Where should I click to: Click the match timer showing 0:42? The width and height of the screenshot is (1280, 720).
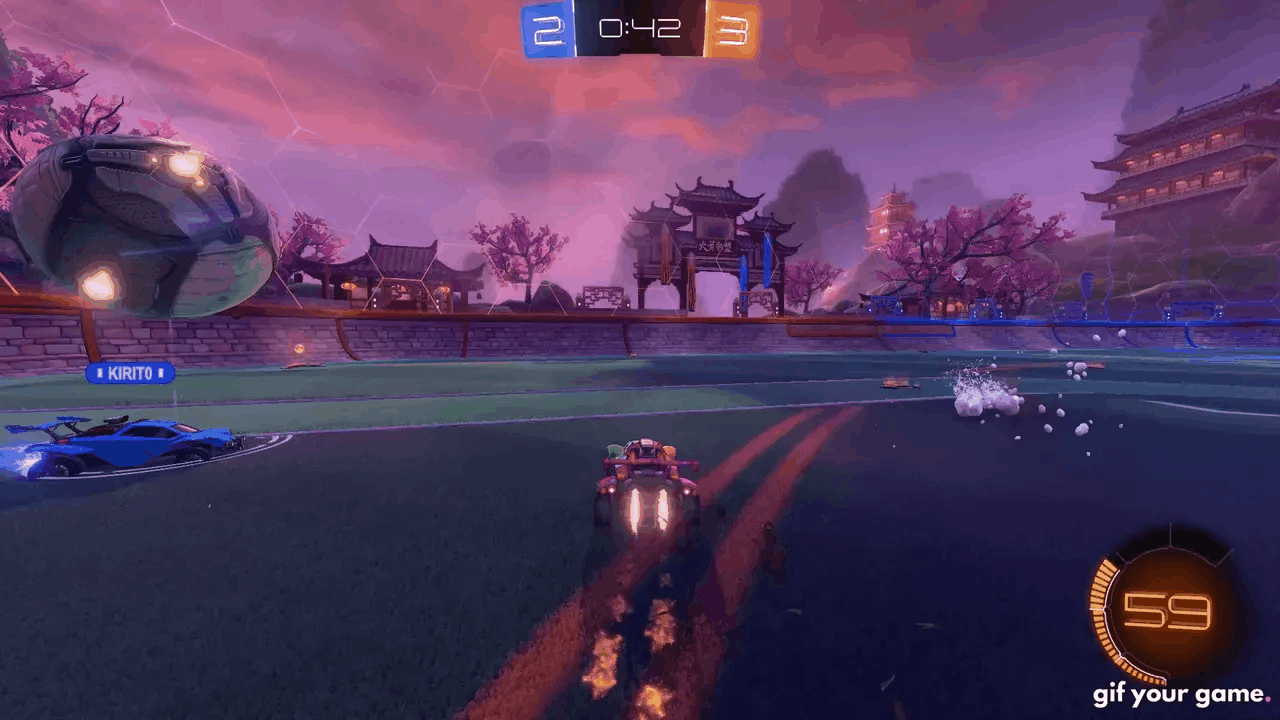pyautogui.click(x=640, y=29)
